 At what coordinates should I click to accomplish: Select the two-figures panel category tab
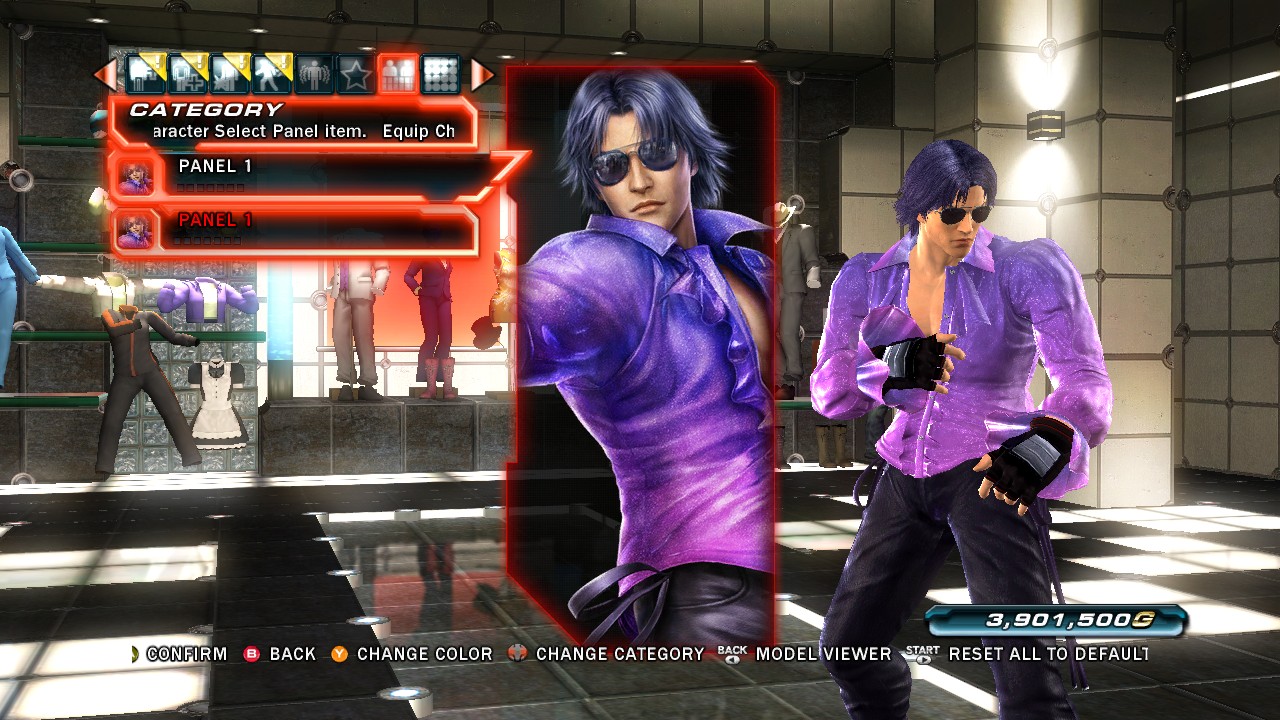397,74
